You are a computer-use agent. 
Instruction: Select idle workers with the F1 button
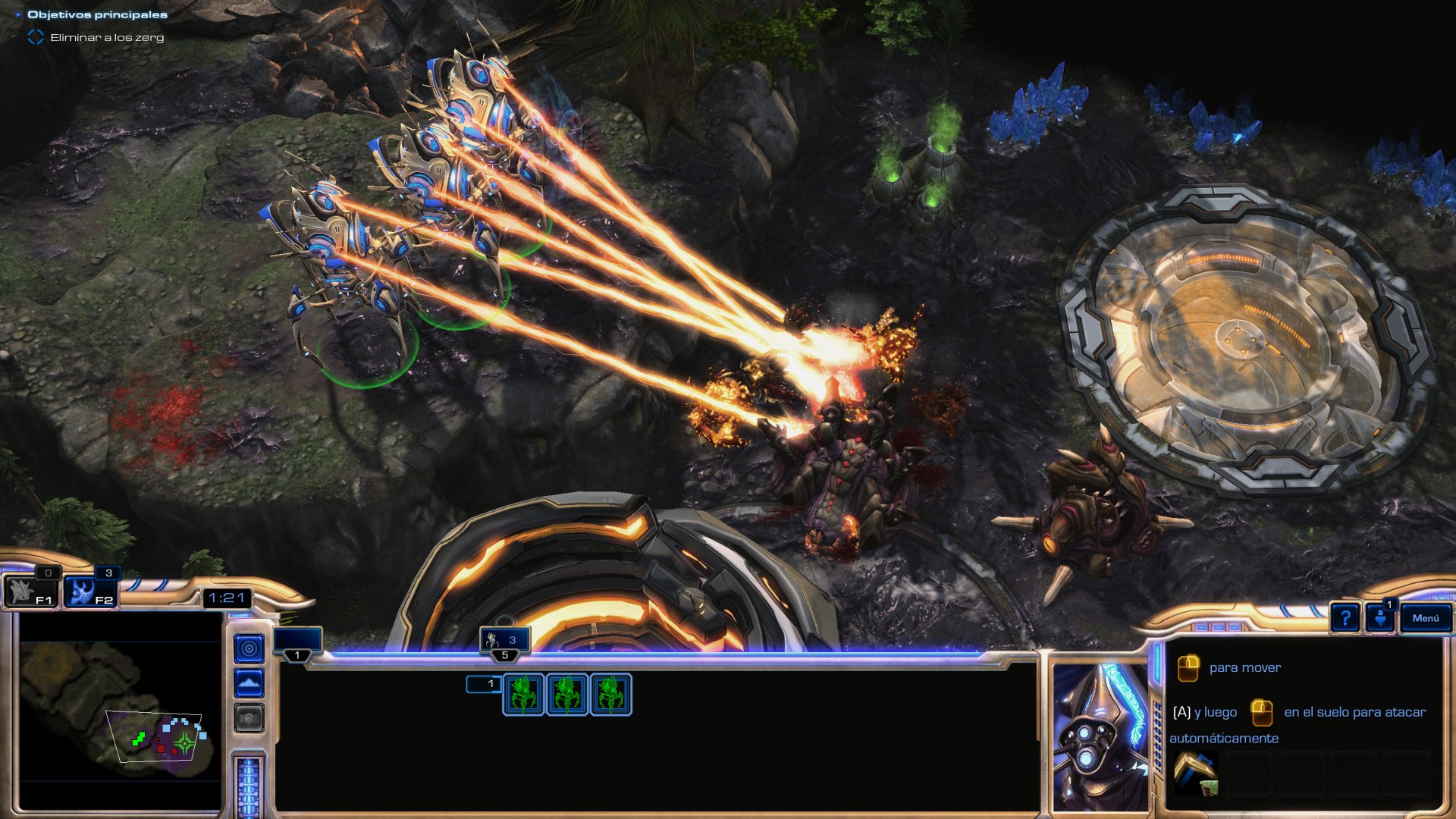(x=30, y=591)
